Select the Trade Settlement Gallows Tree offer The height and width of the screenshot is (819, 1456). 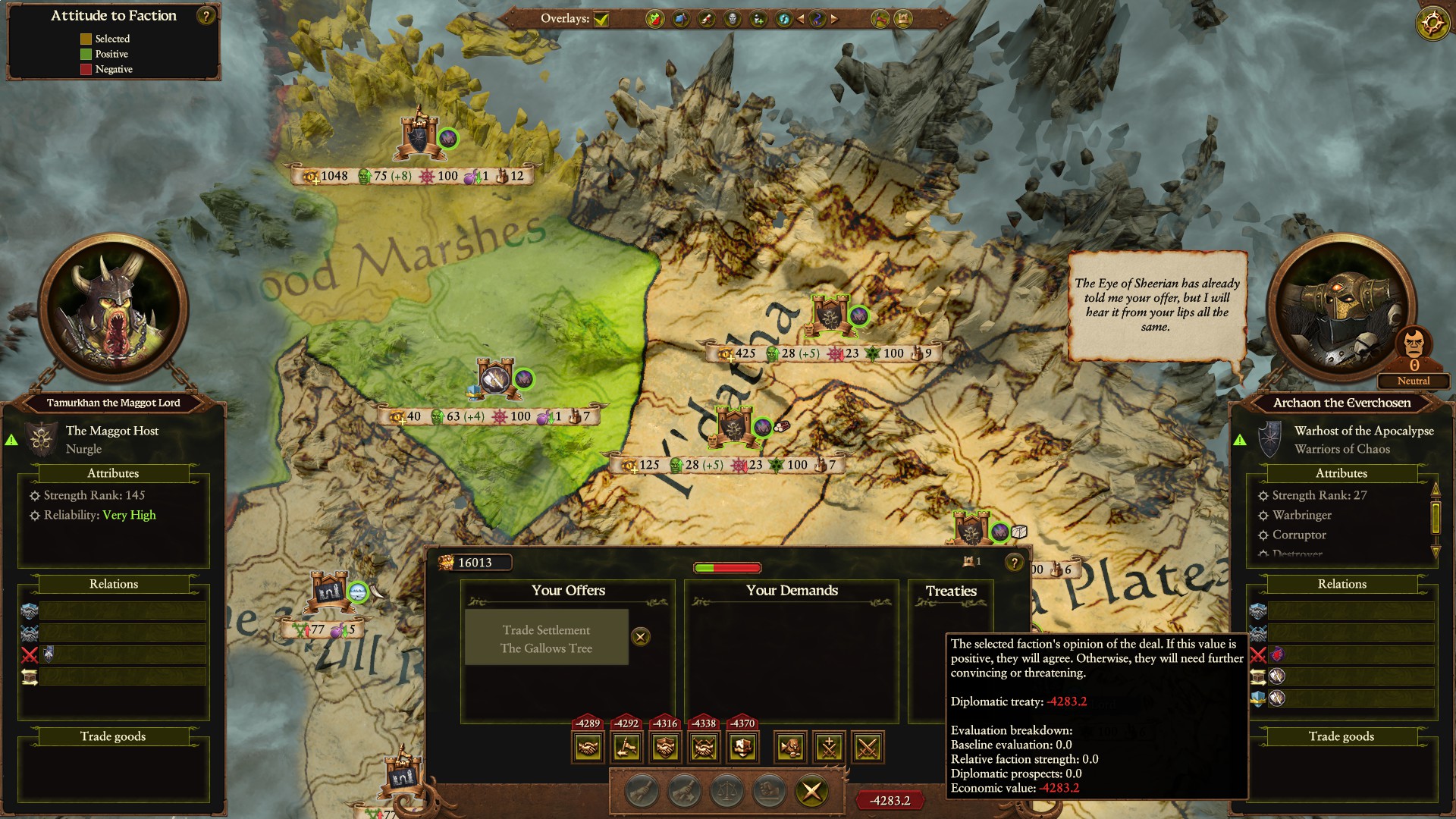546,639
